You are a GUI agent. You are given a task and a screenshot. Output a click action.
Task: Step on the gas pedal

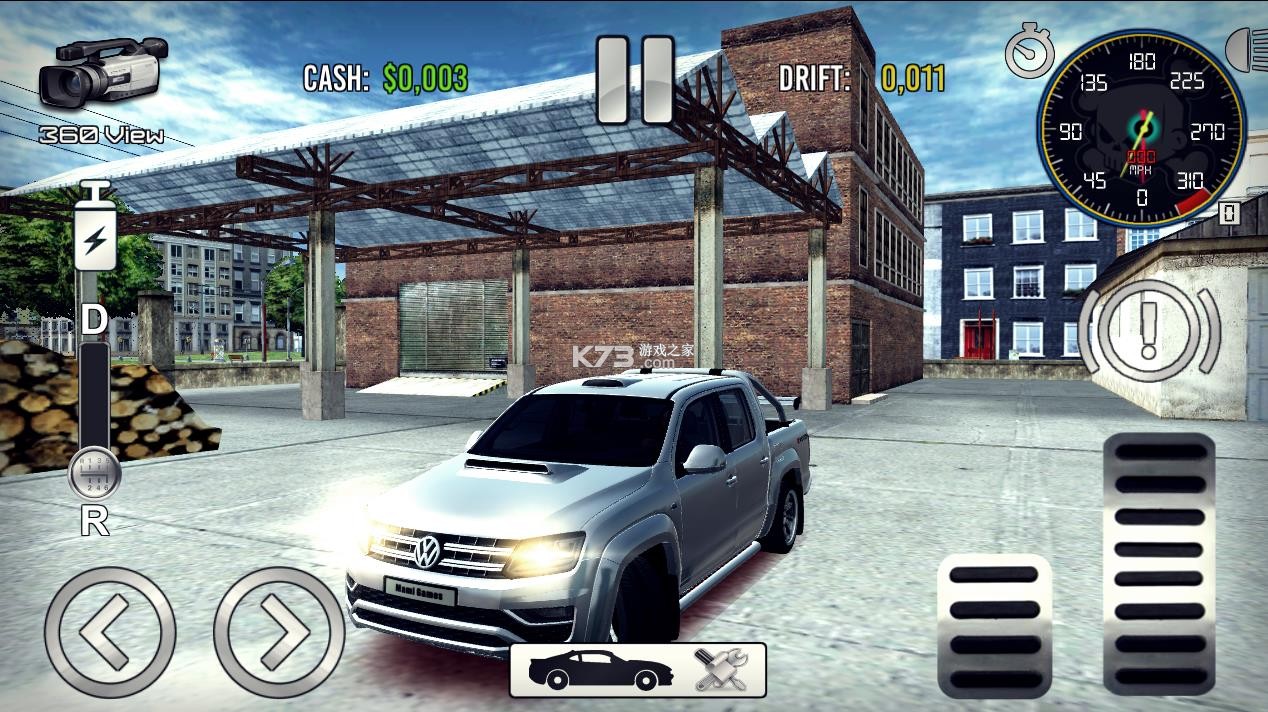coord(1159,563)
